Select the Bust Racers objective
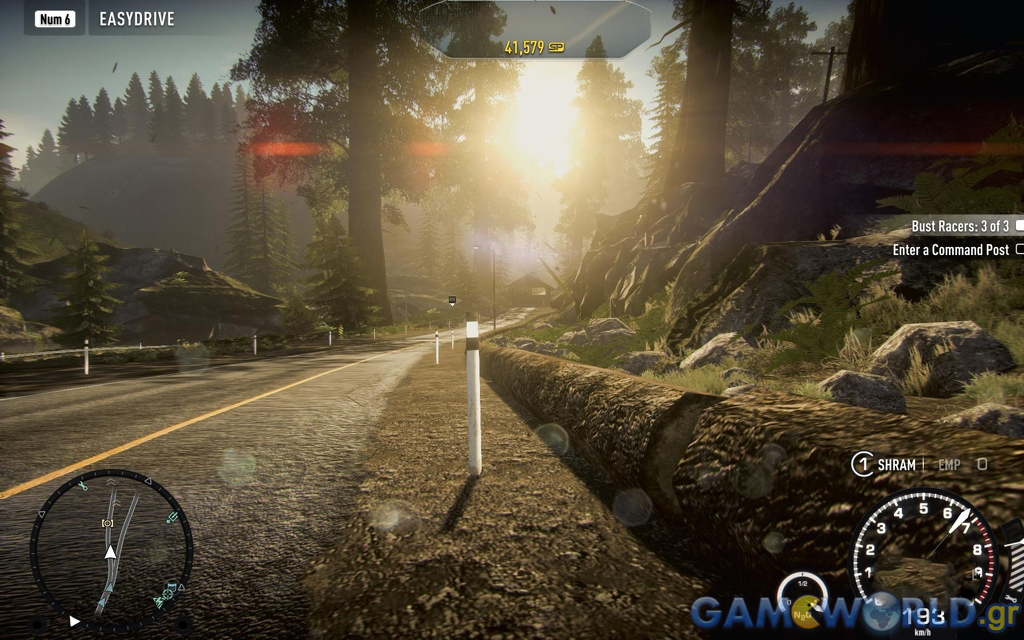The height and width of the screenshot is (640, 1024). coord(960,227)
